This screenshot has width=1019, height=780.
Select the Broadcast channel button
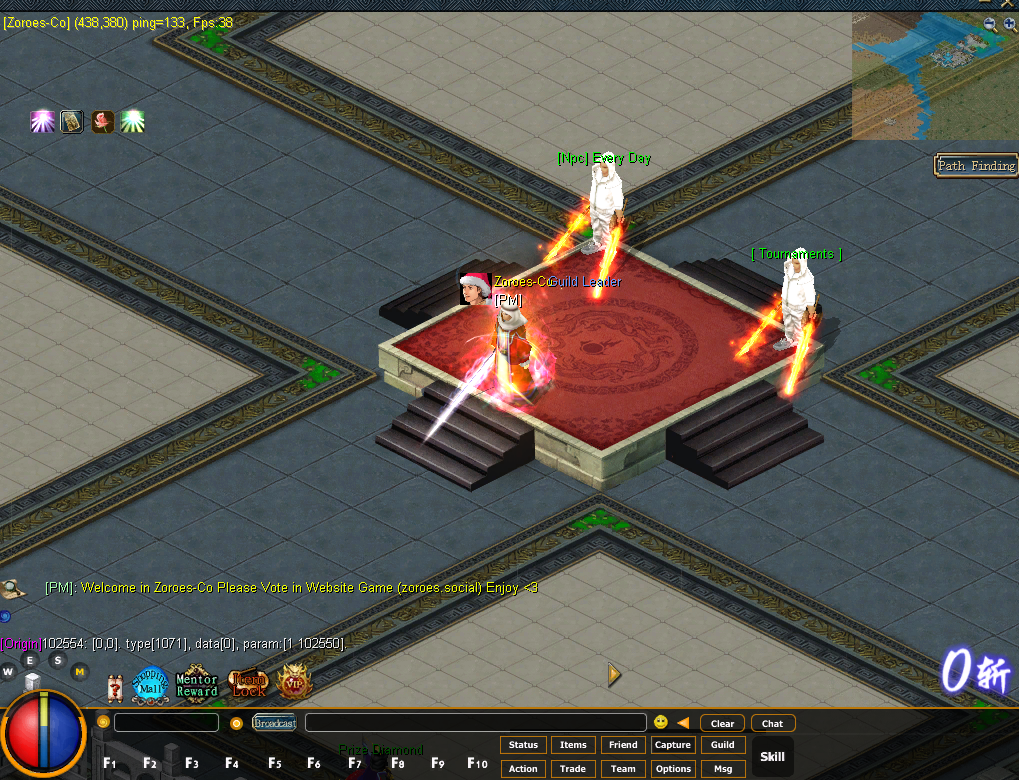pos(274,723)
